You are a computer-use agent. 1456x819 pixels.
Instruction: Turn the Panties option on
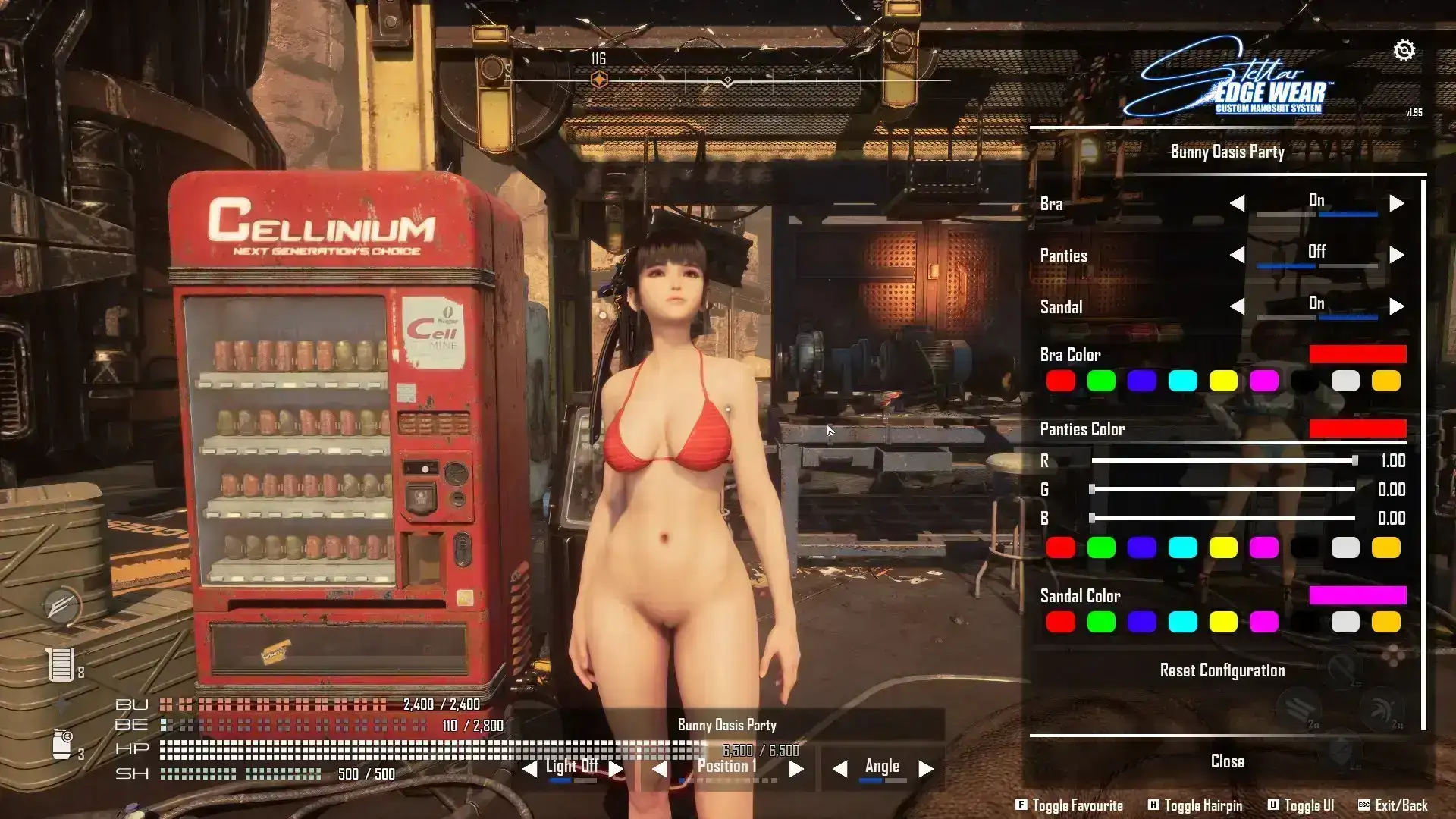(1397, 253)
